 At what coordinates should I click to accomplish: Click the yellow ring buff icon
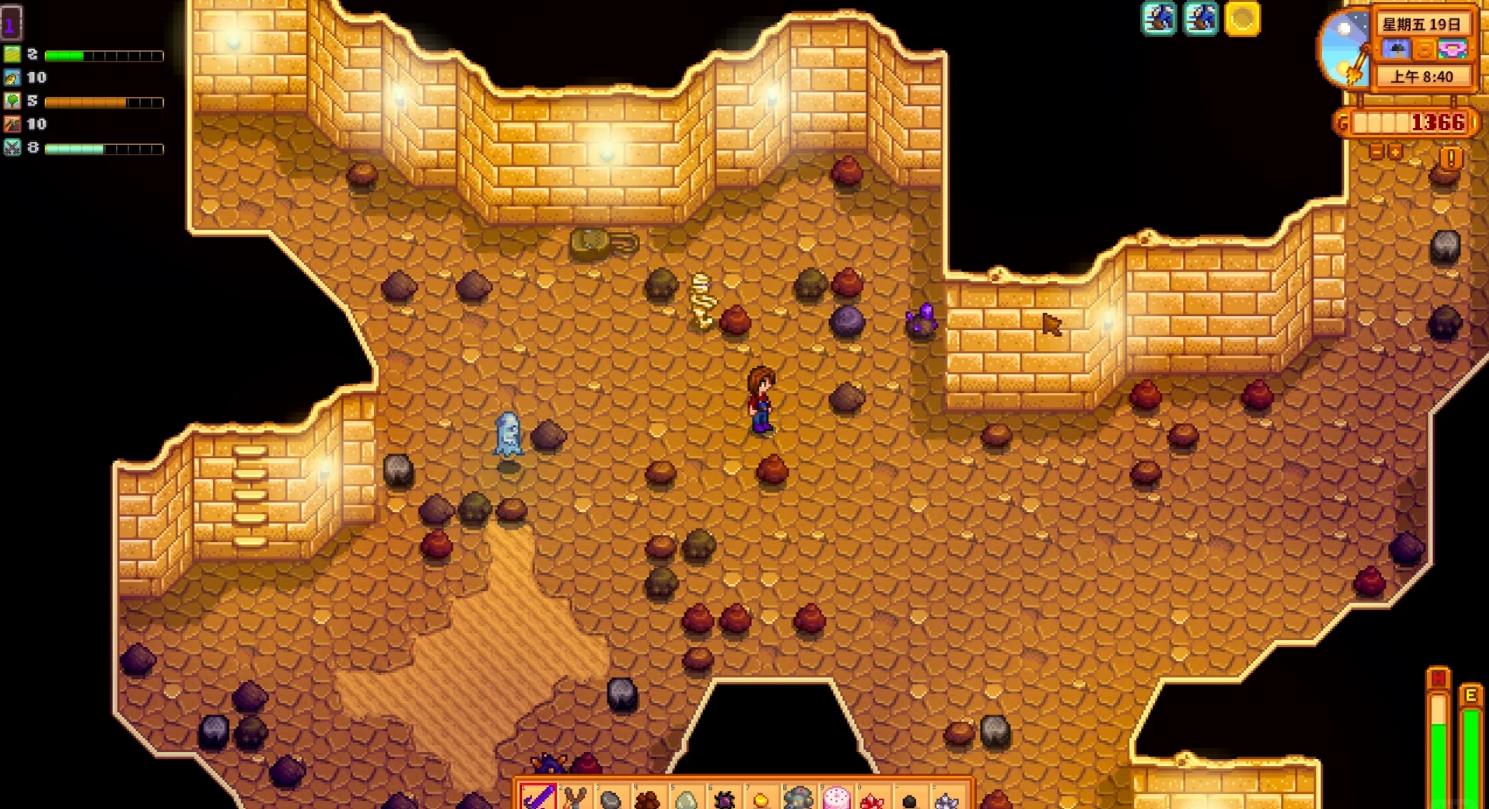tap(1242, 18)
